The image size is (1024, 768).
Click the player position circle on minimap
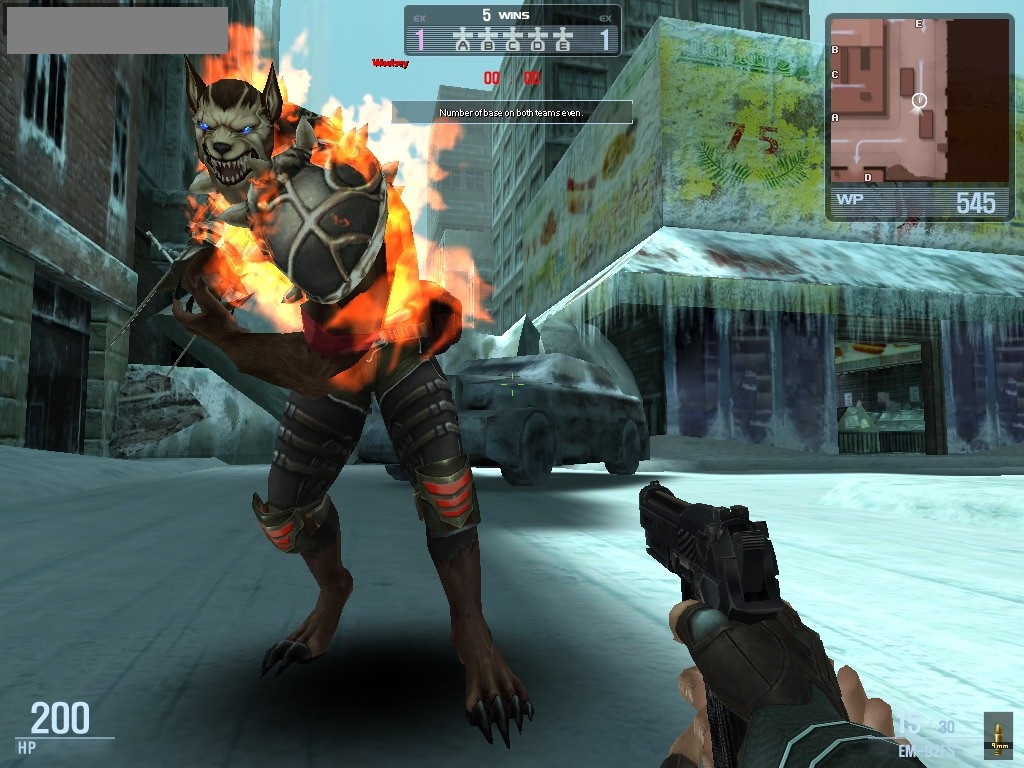click(920, 100)
